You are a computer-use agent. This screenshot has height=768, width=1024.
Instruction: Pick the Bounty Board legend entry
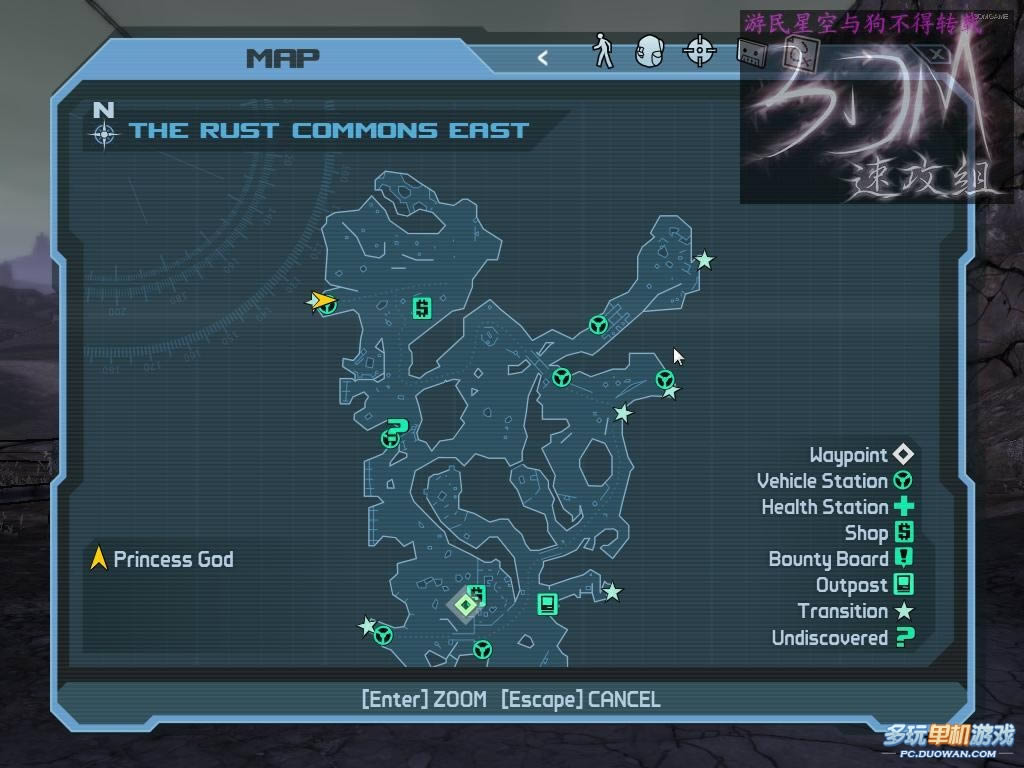[840, 559]
